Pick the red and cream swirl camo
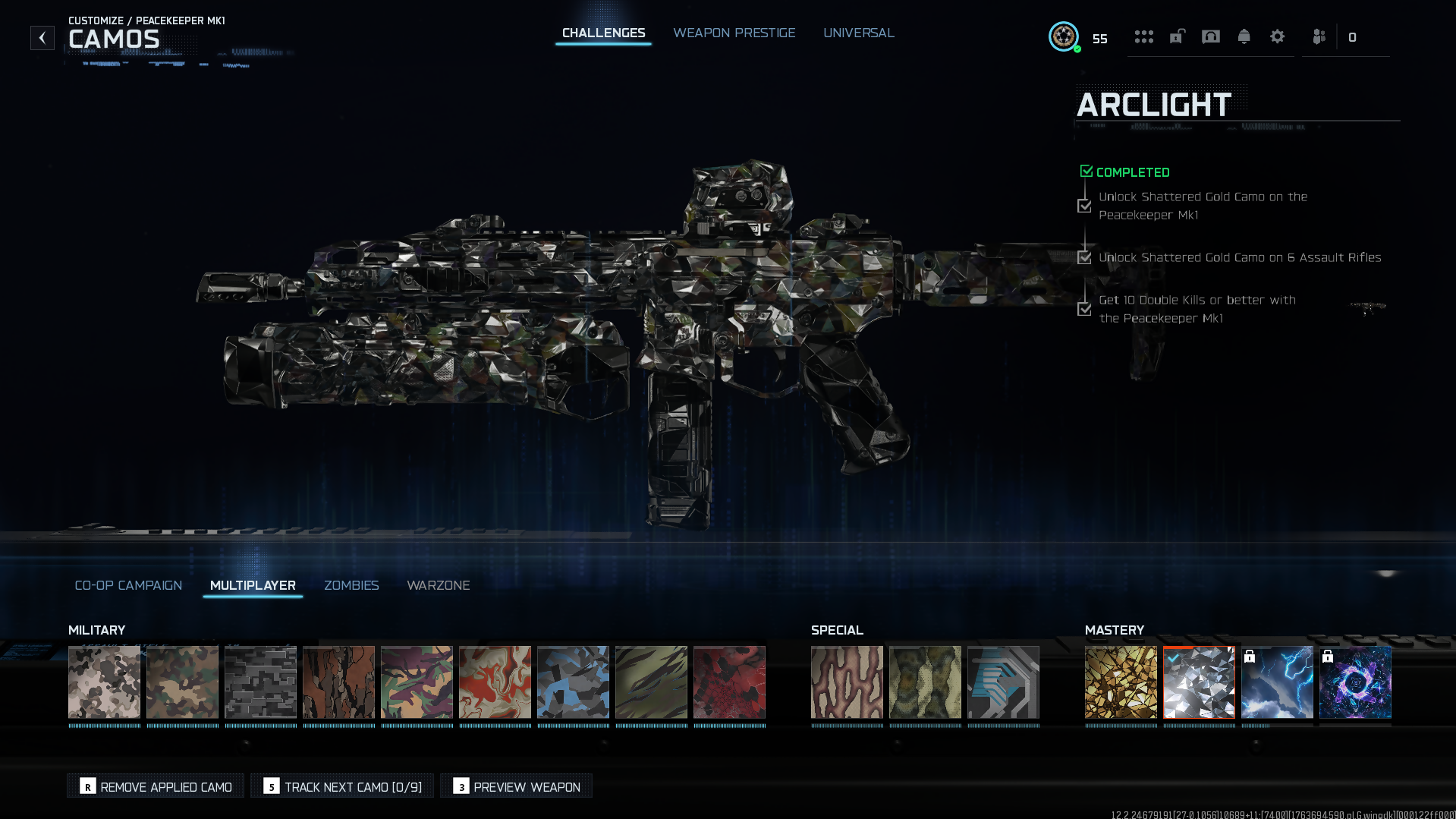 (x=495, y=682)
